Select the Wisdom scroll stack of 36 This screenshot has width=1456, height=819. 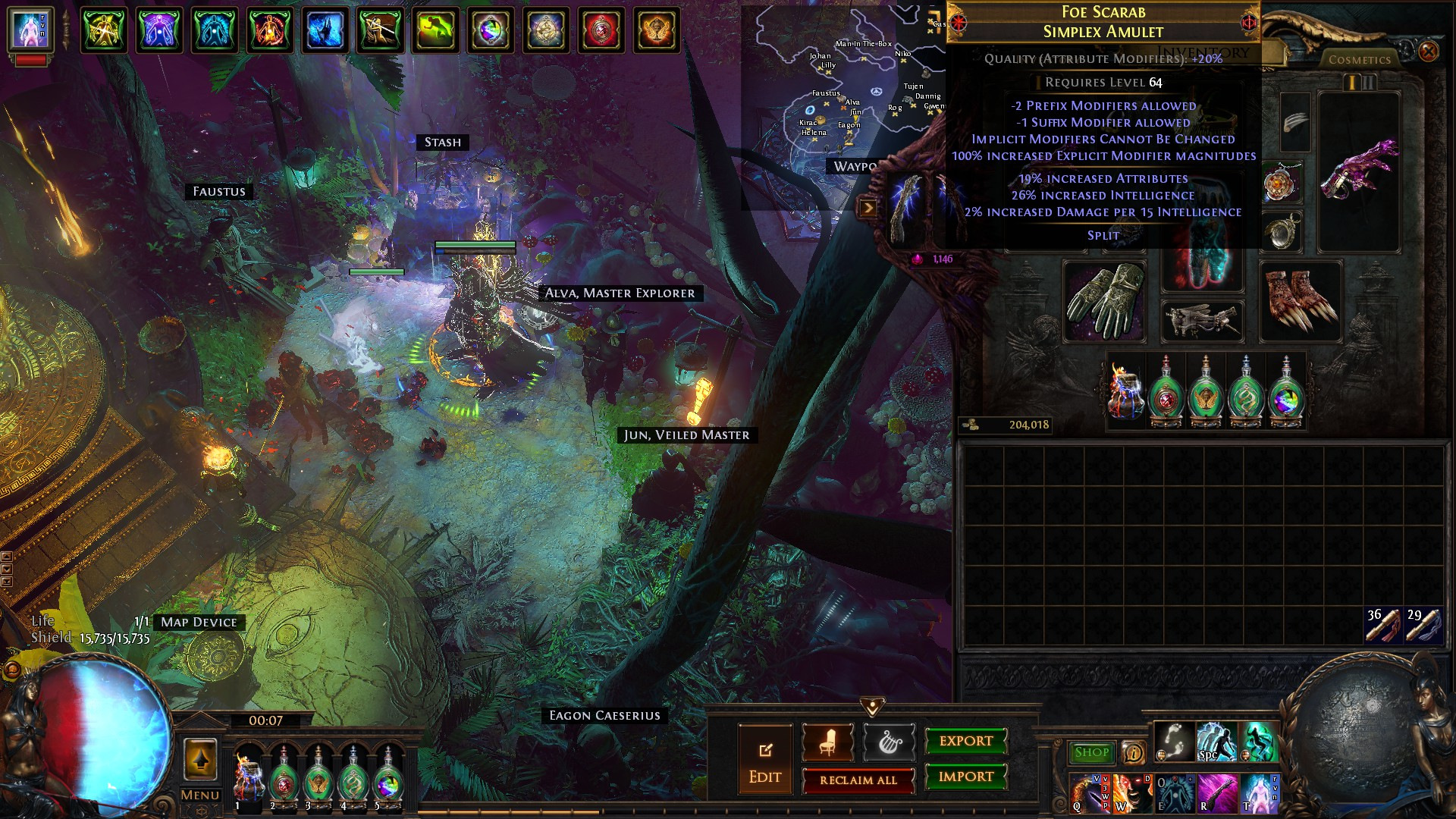click(1383, 625)
